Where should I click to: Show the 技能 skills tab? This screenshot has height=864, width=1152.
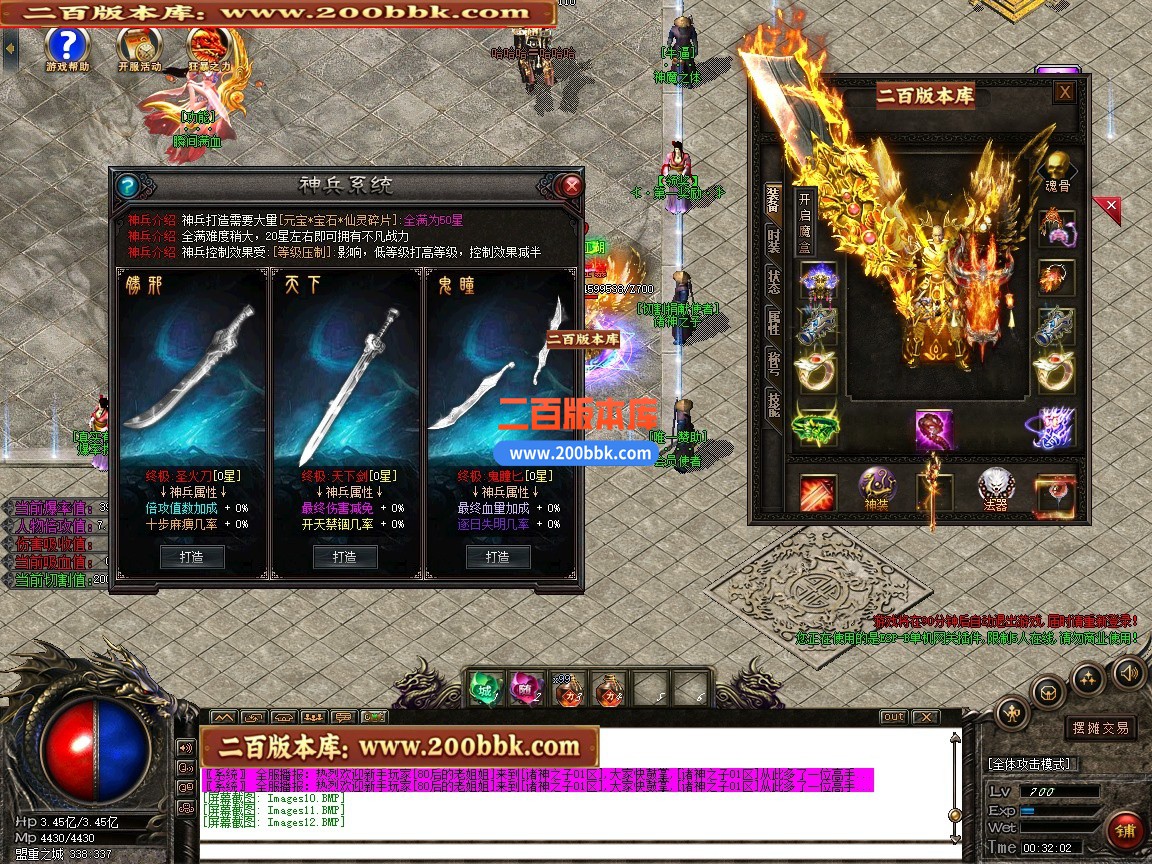773,403
